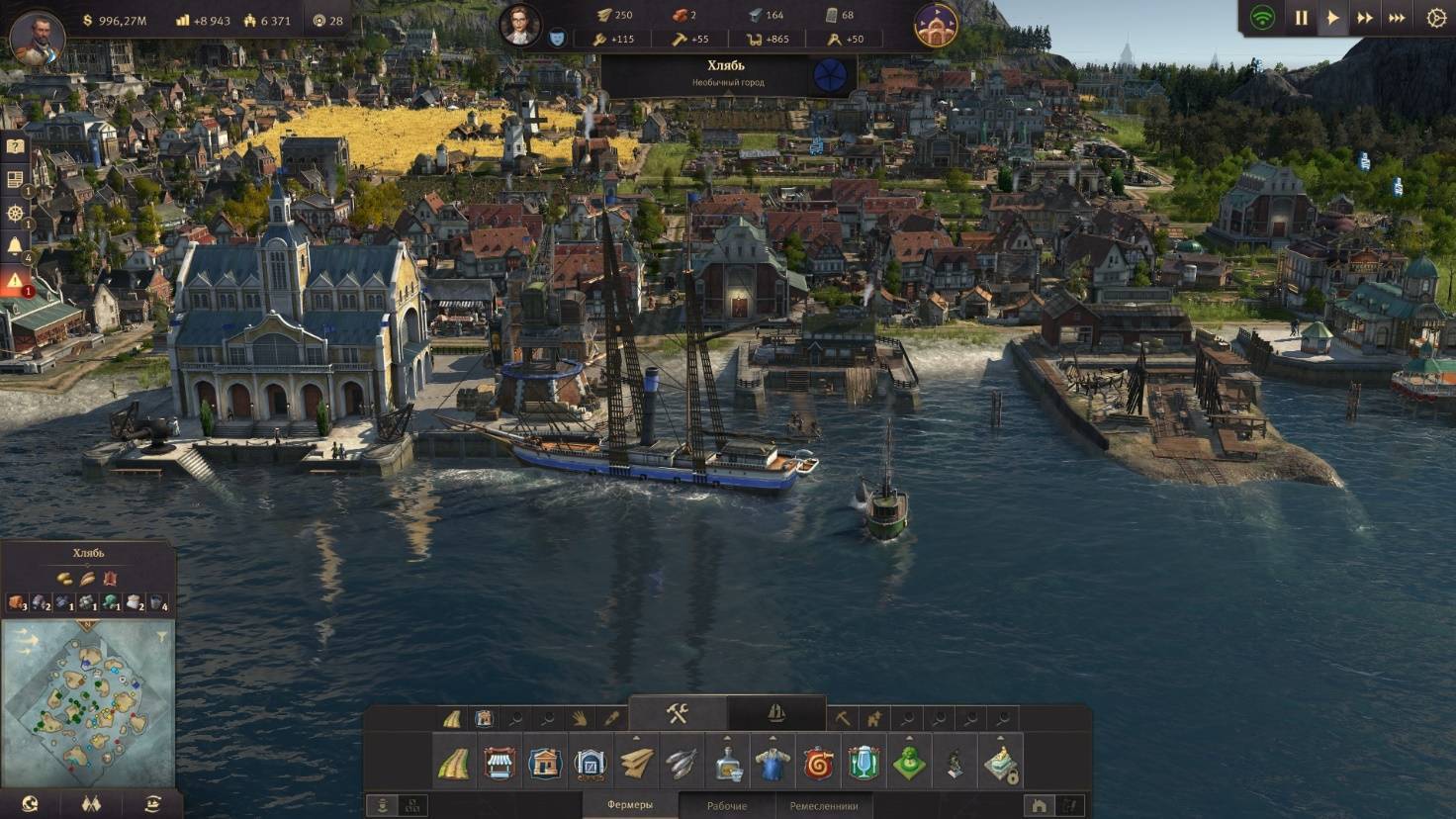The height and width of the screenshot is (819, 1456).
Task: Open the diplomacy flags button
Action: coord(91,804)
